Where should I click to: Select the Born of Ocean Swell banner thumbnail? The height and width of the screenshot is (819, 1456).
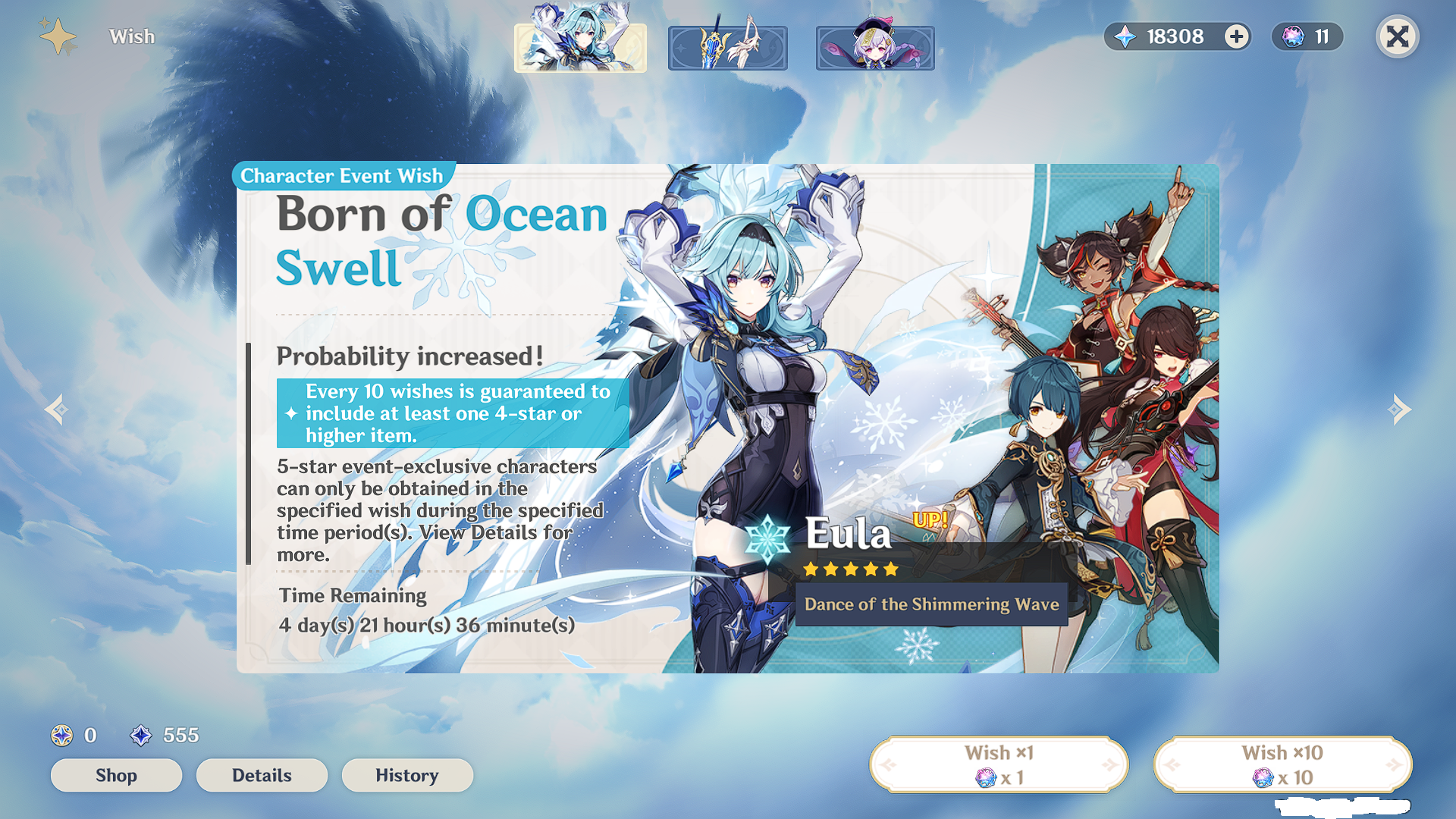(580, 46)
